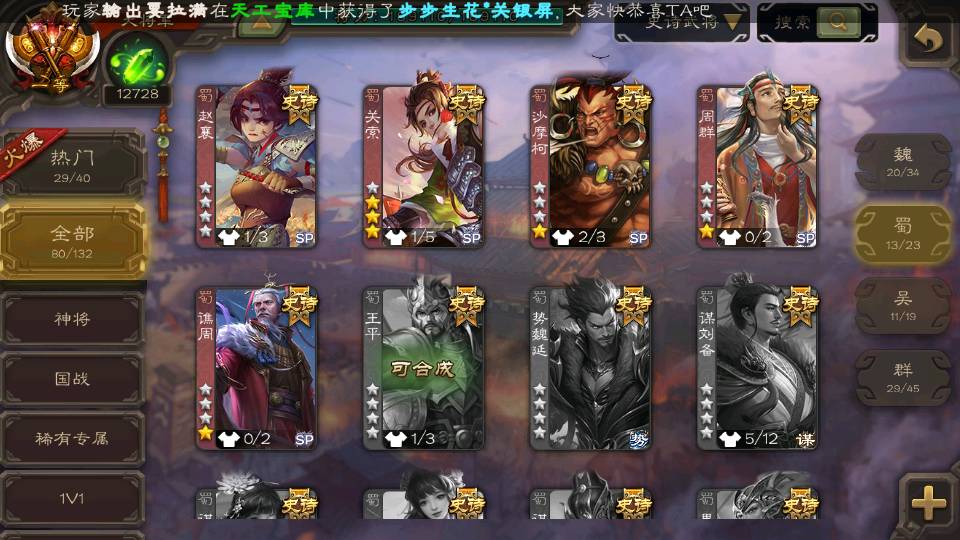960x540 pixels.
Task: Open the 周群 hero card
Action: click(x=757, y=166)
